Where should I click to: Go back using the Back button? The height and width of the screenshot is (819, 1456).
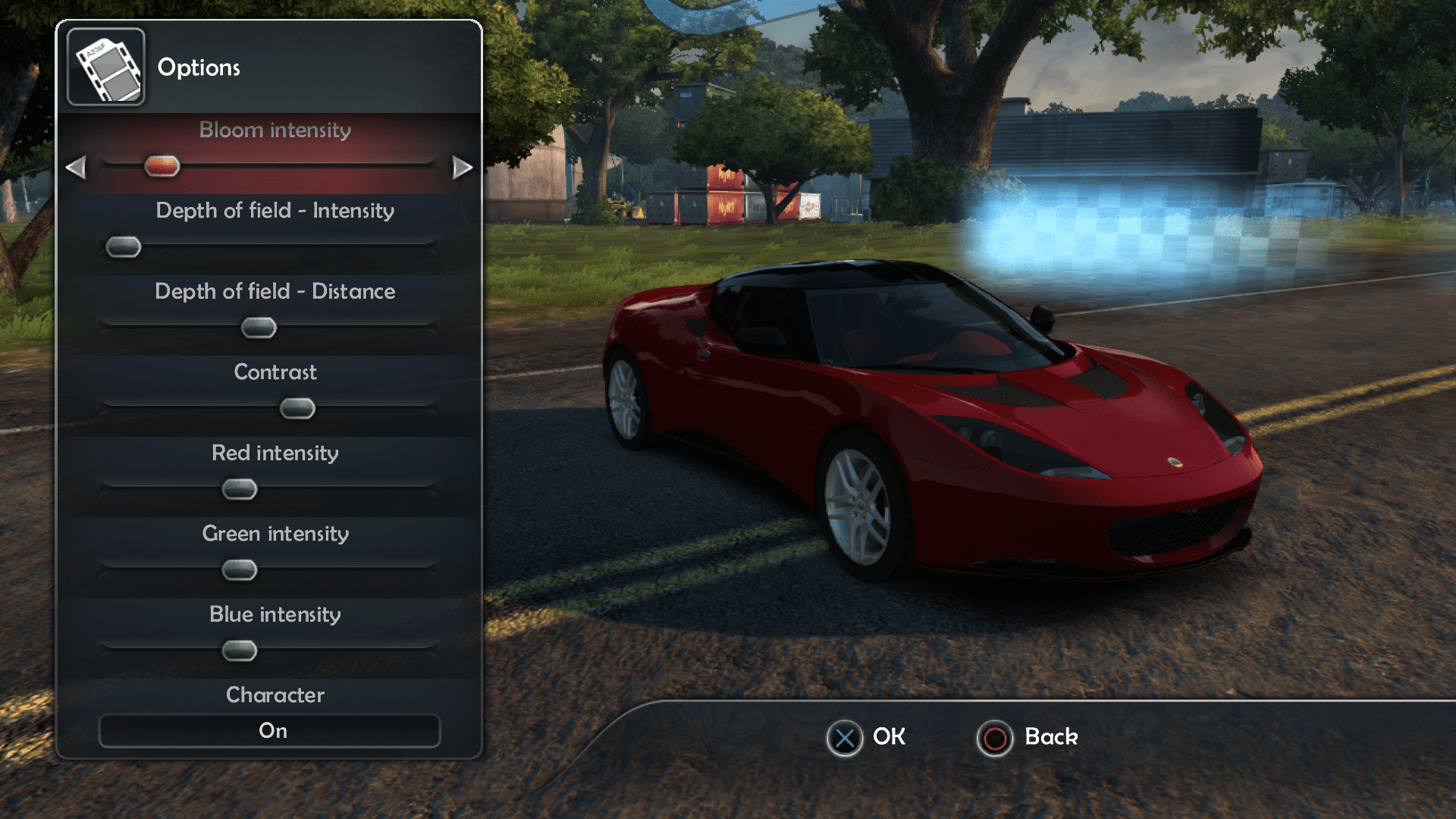coord(995,738)
